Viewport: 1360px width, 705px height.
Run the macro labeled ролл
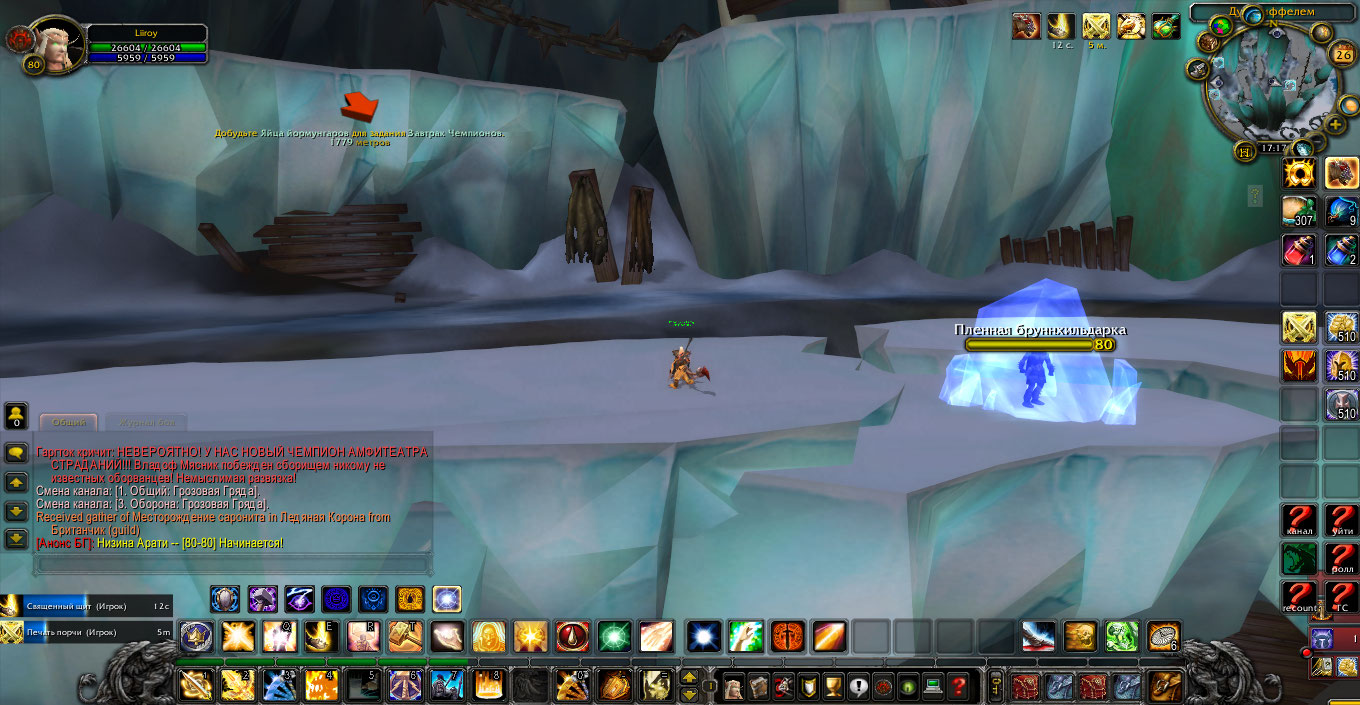click(1342, 558)
